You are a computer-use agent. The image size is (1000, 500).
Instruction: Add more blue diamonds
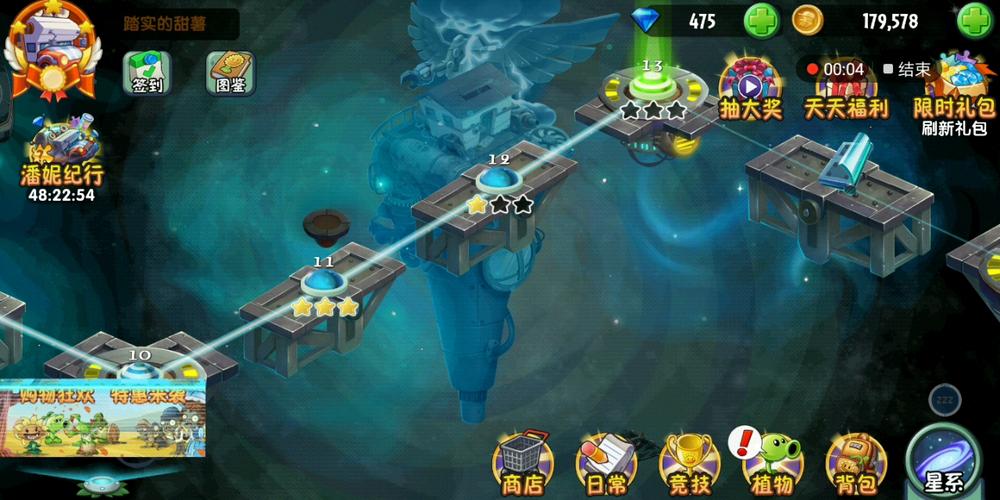pyautogui.click(x=761, y=21)
